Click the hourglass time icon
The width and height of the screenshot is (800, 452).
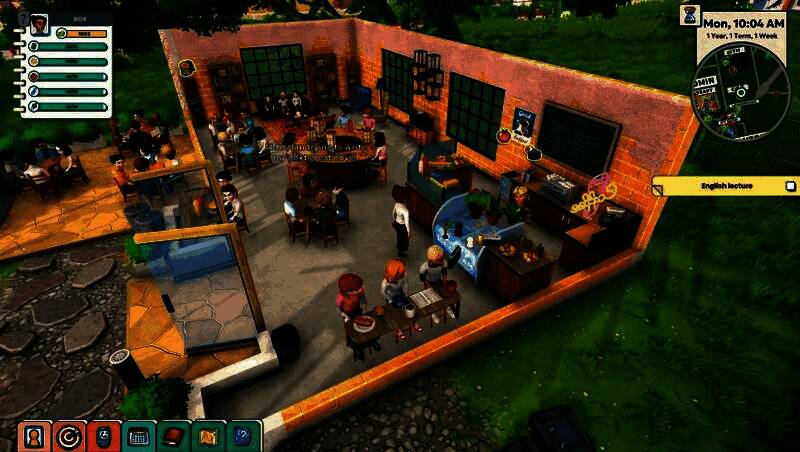(690, 14)
